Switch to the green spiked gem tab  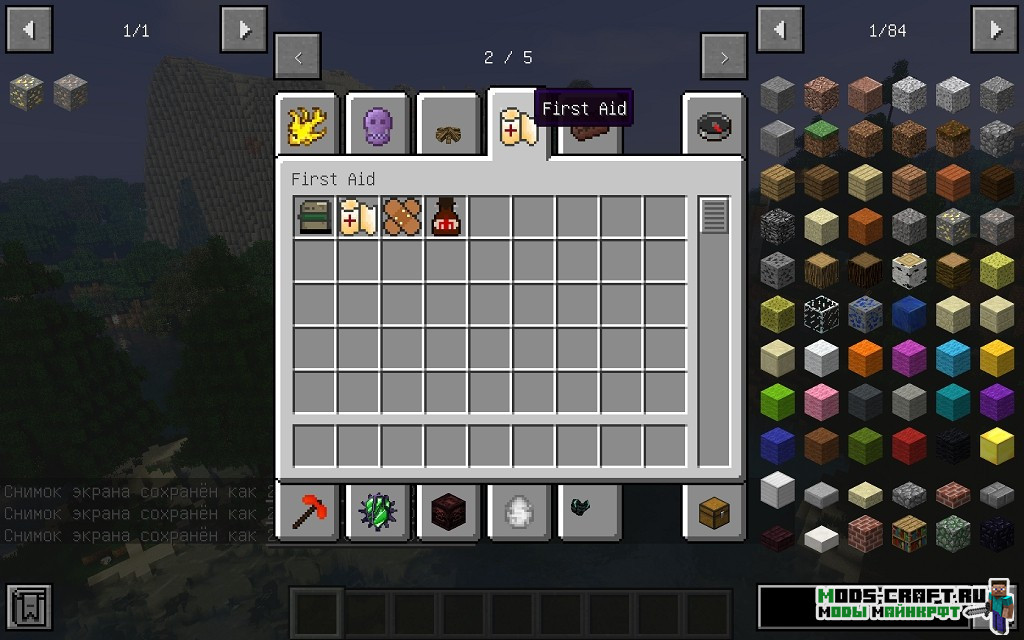click(x=377, y=512)
